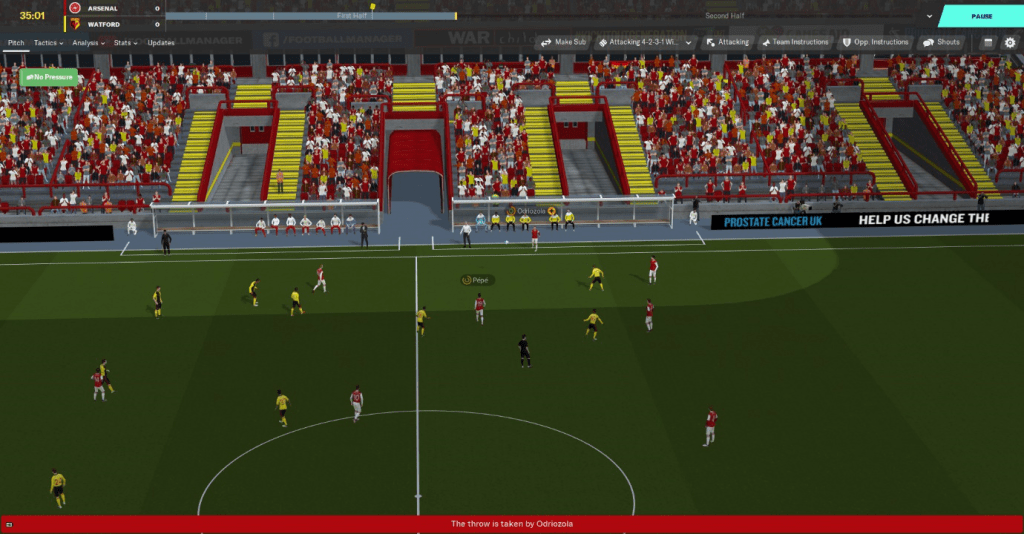Viewport: 1024px width, 534px height.
Task: Click the icon left of the commentary bar
Action: (x=8, y=523)
